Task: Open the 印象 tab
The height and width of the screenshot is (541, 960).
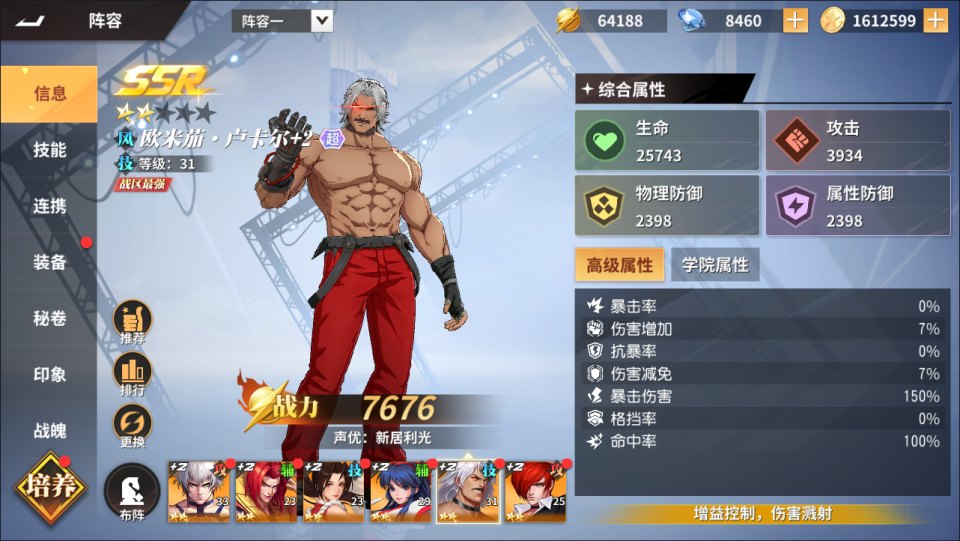Action: (x=49, y=375)
